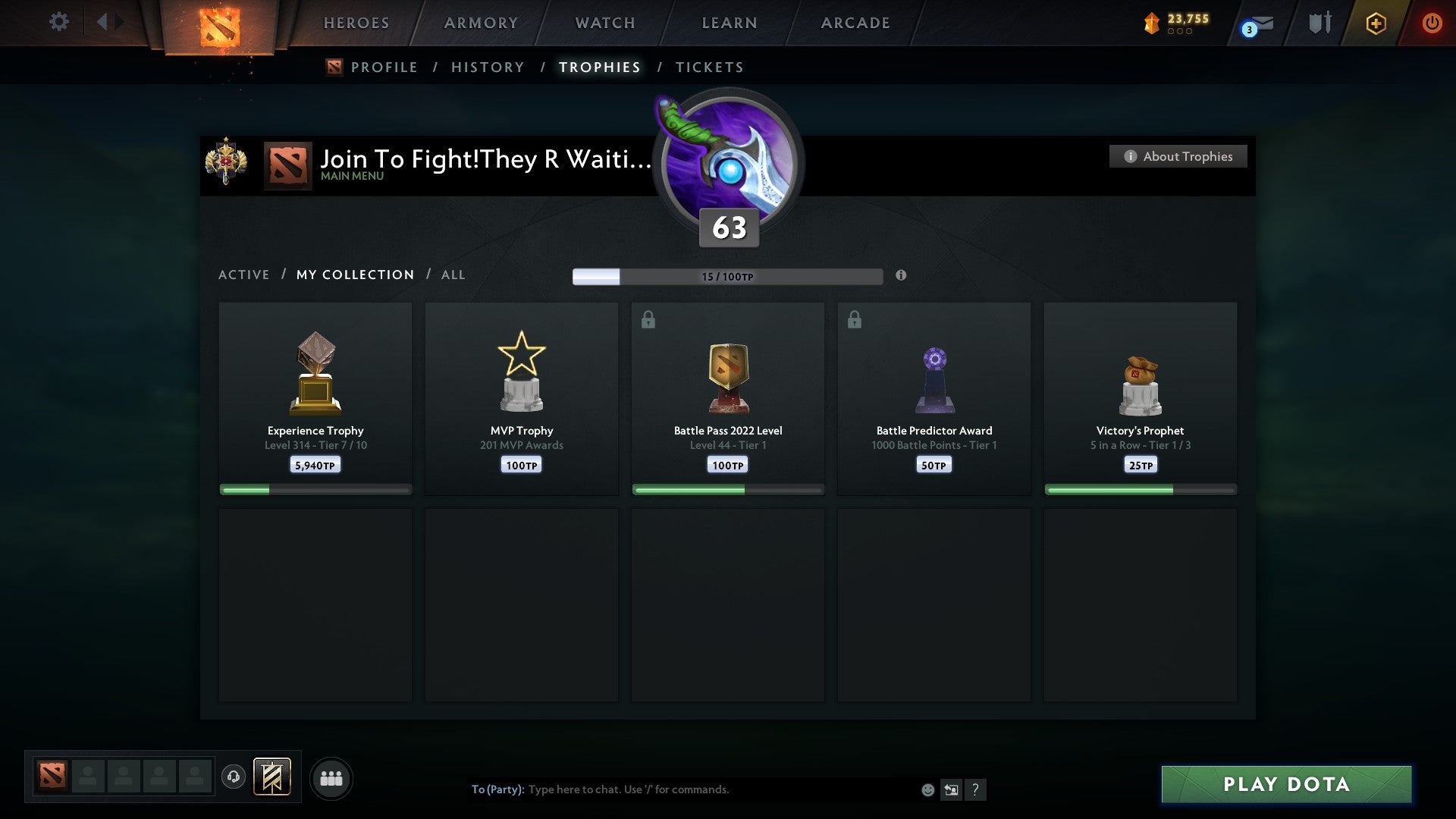Viewport: 1456px width, 819px height.
Task: Open the Armory via the shield and sword icon
Action: [1318, 23]
